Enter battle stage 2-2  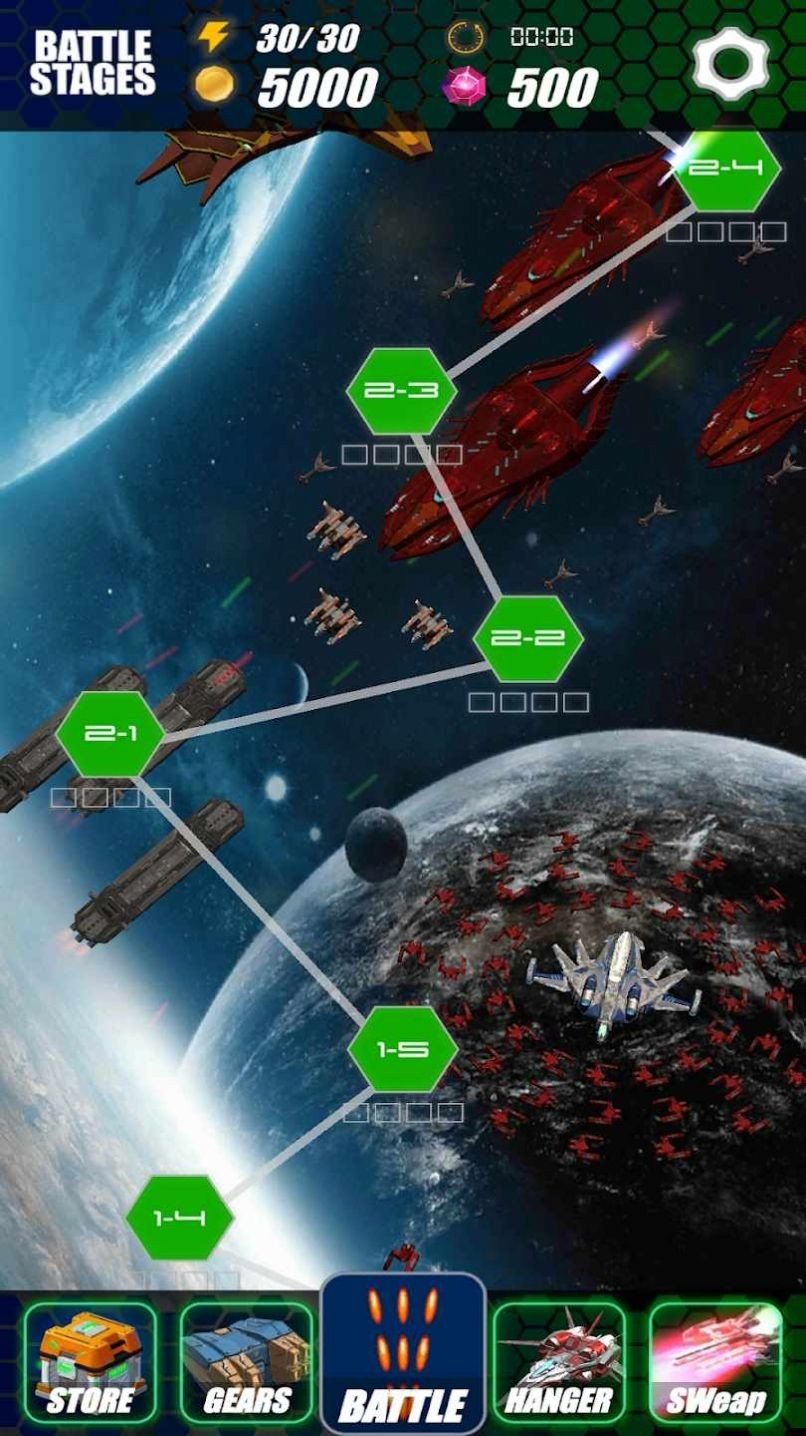tap(527, 638)
